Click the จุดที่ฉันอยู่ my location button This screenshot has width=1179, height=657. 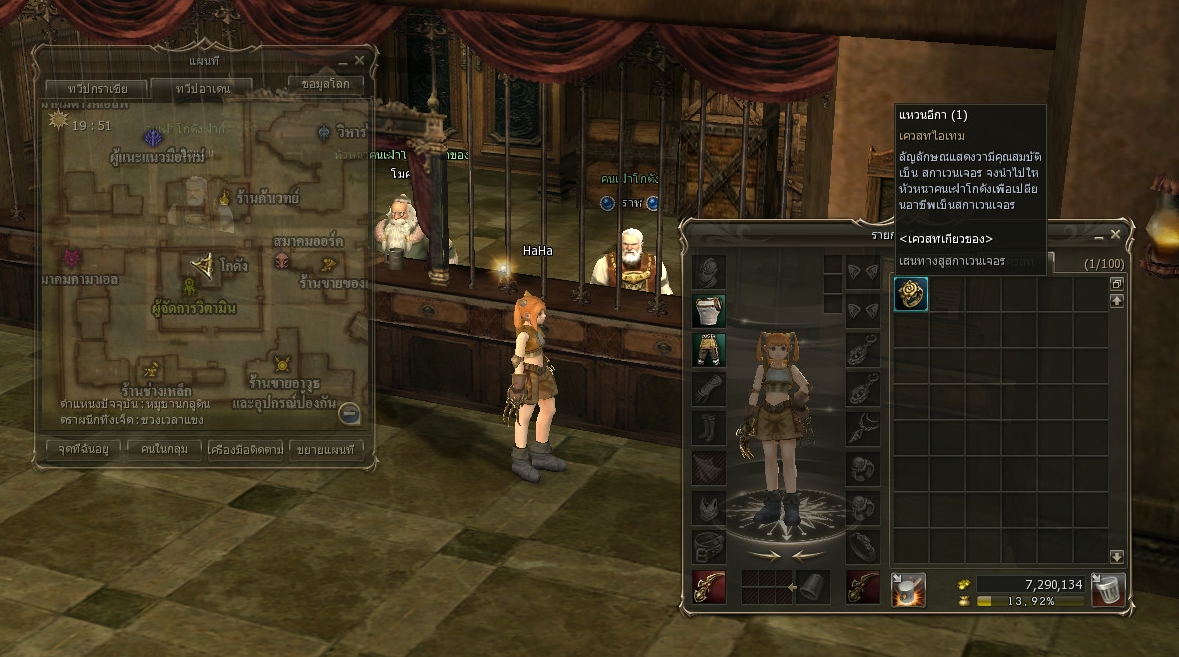click(x=82, y=450)
